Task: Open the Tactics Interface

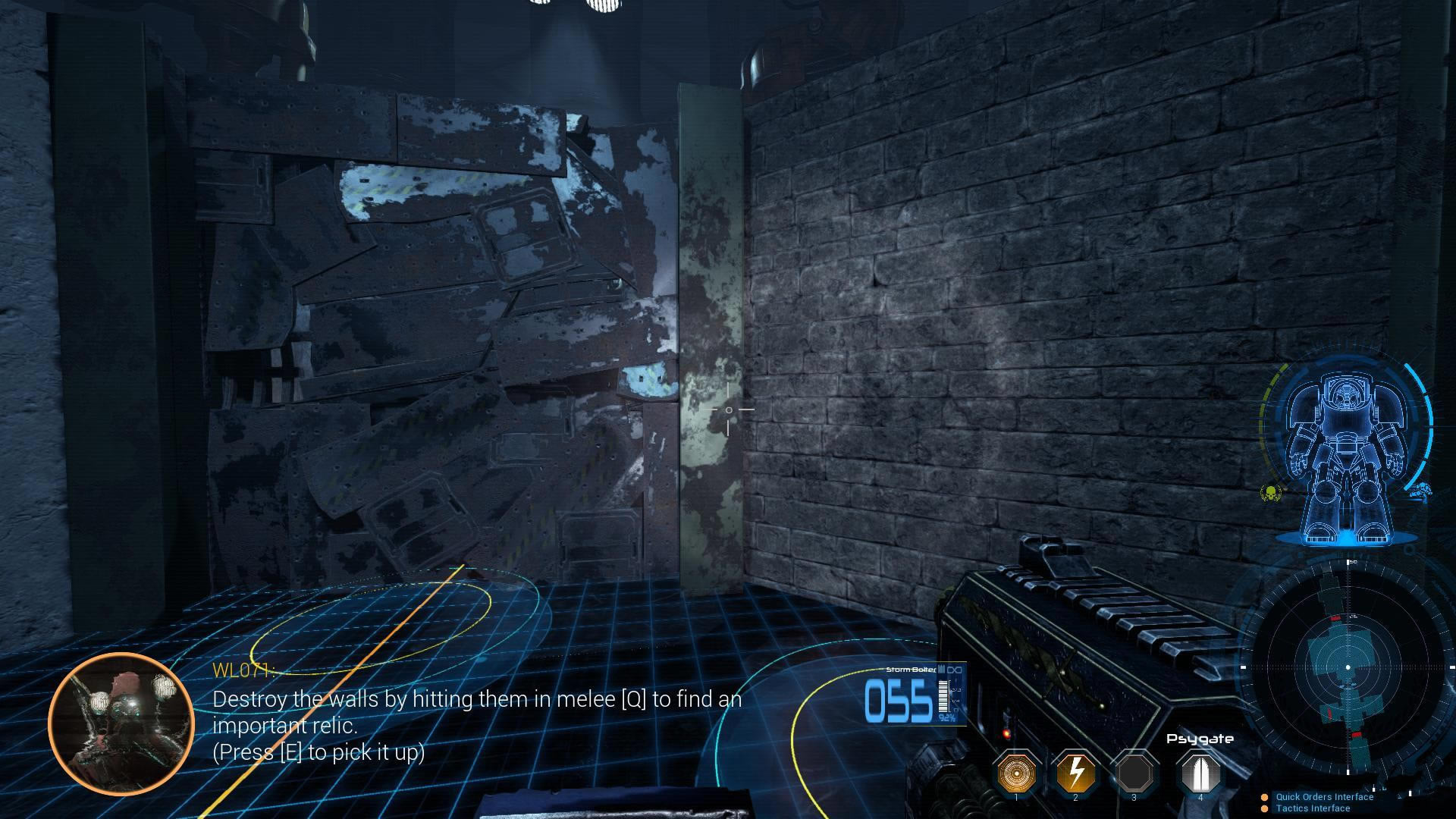Action: 1312,808
